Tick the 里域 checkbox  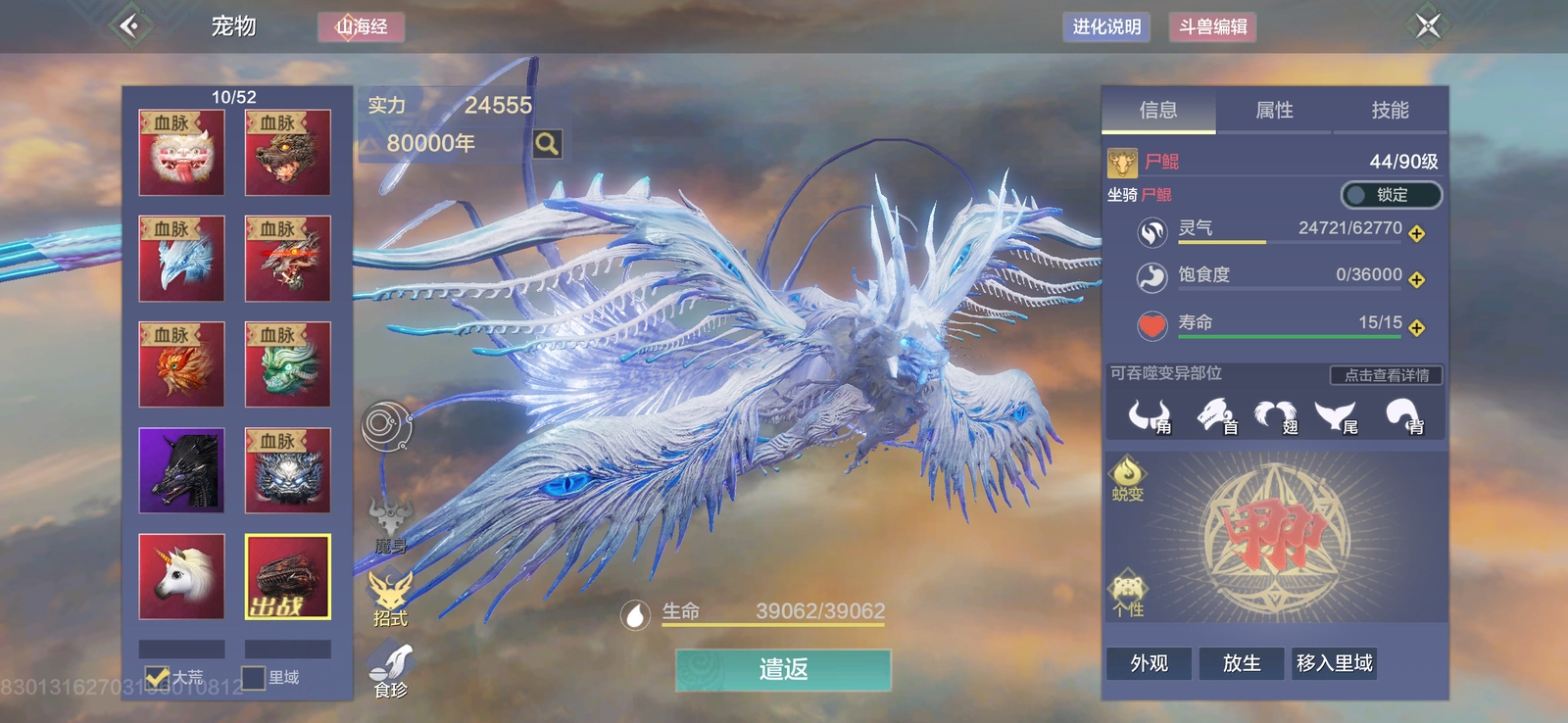pos(254,677)
